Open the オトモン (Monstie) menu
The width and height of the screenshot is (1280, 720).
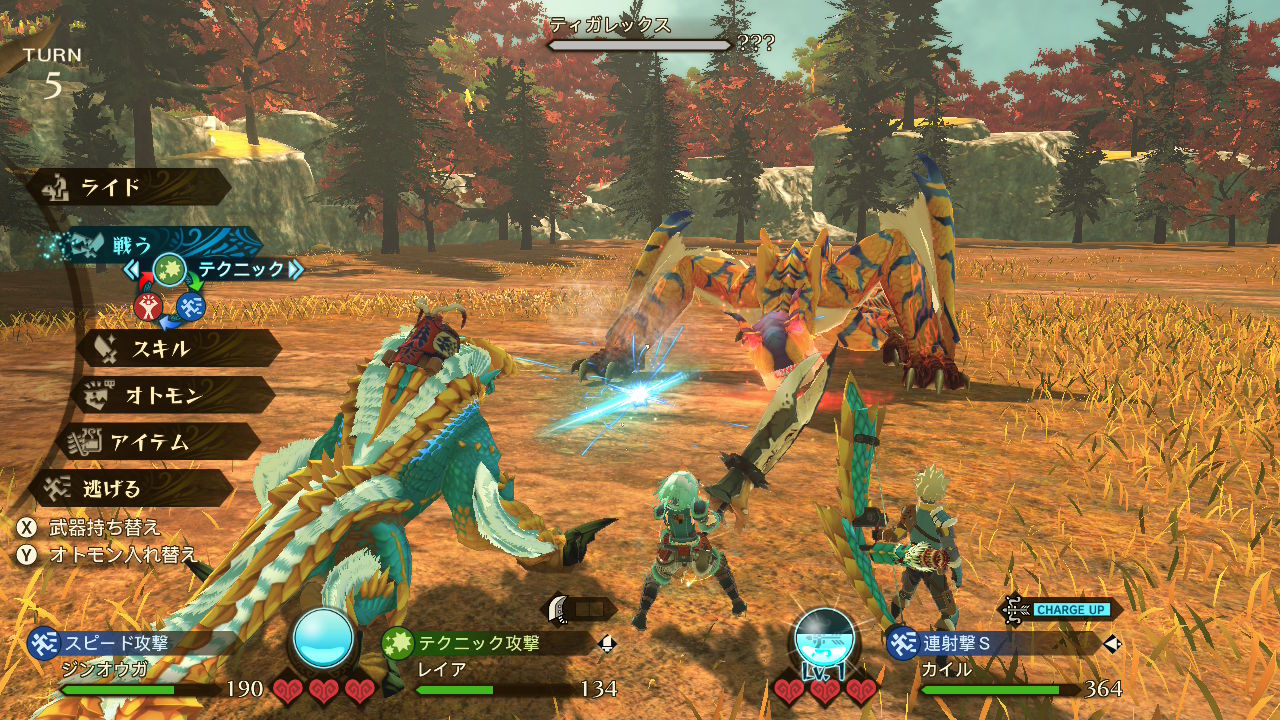click(172, 395)
